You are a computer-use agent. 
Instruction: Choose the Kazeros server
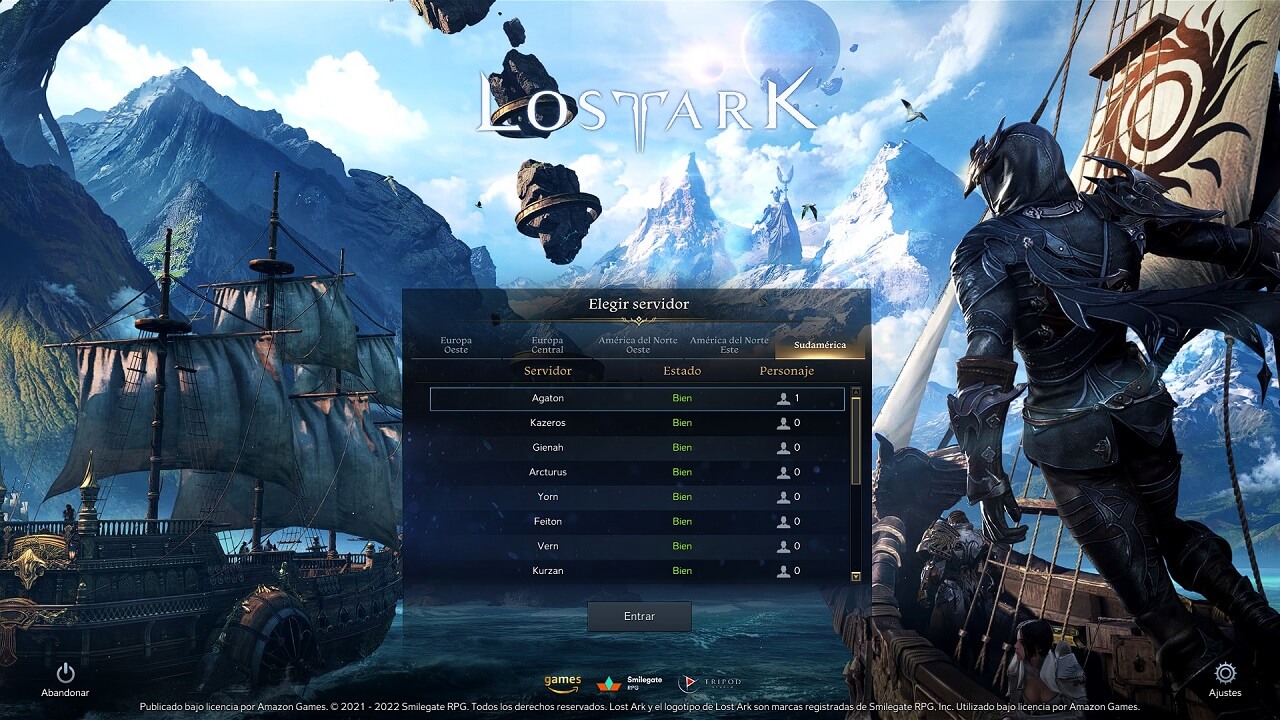click(x=637, y=423)
